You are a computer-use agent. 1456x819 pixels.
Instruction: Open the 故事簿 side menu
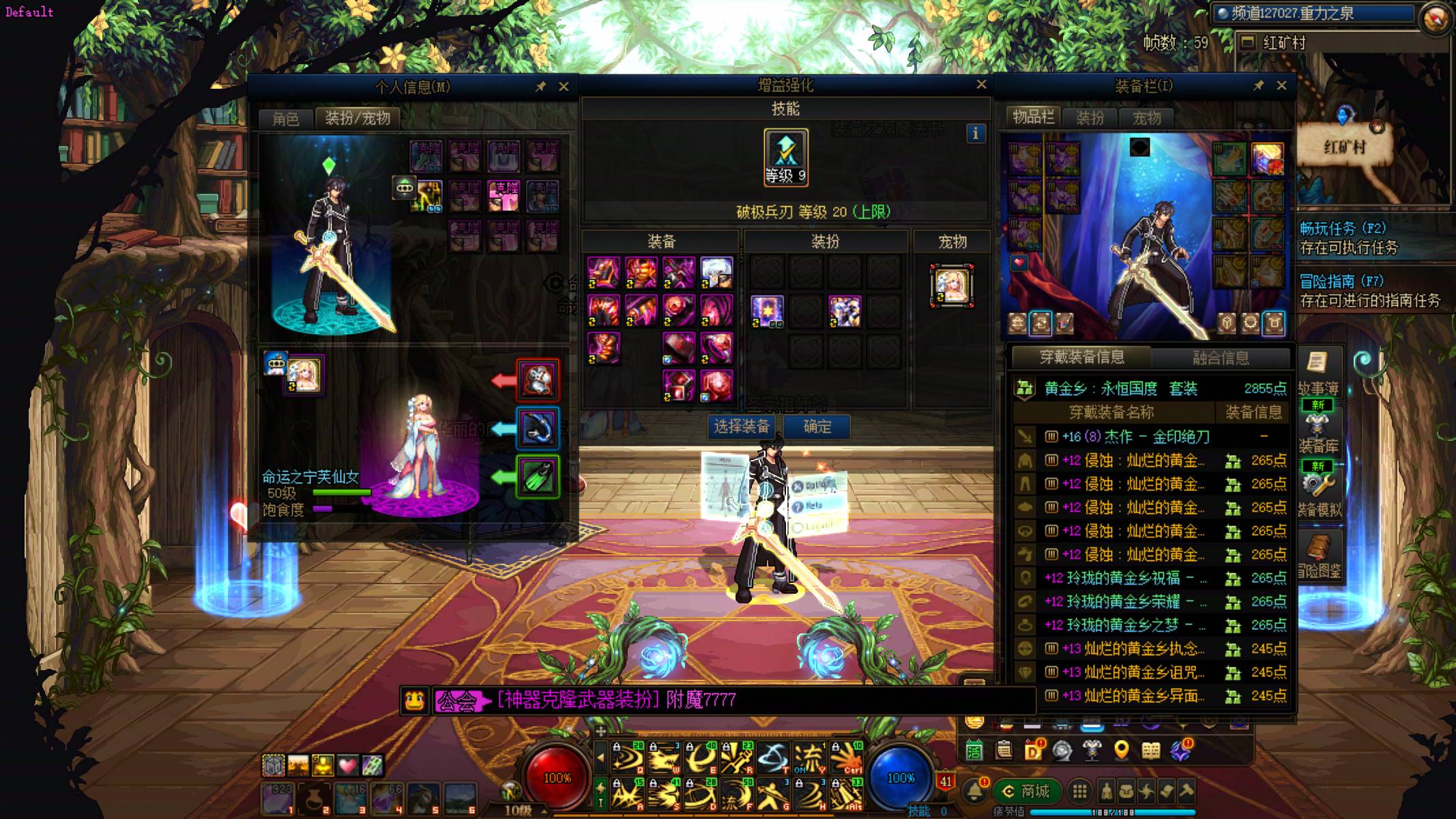click(x=1318, y=373)
